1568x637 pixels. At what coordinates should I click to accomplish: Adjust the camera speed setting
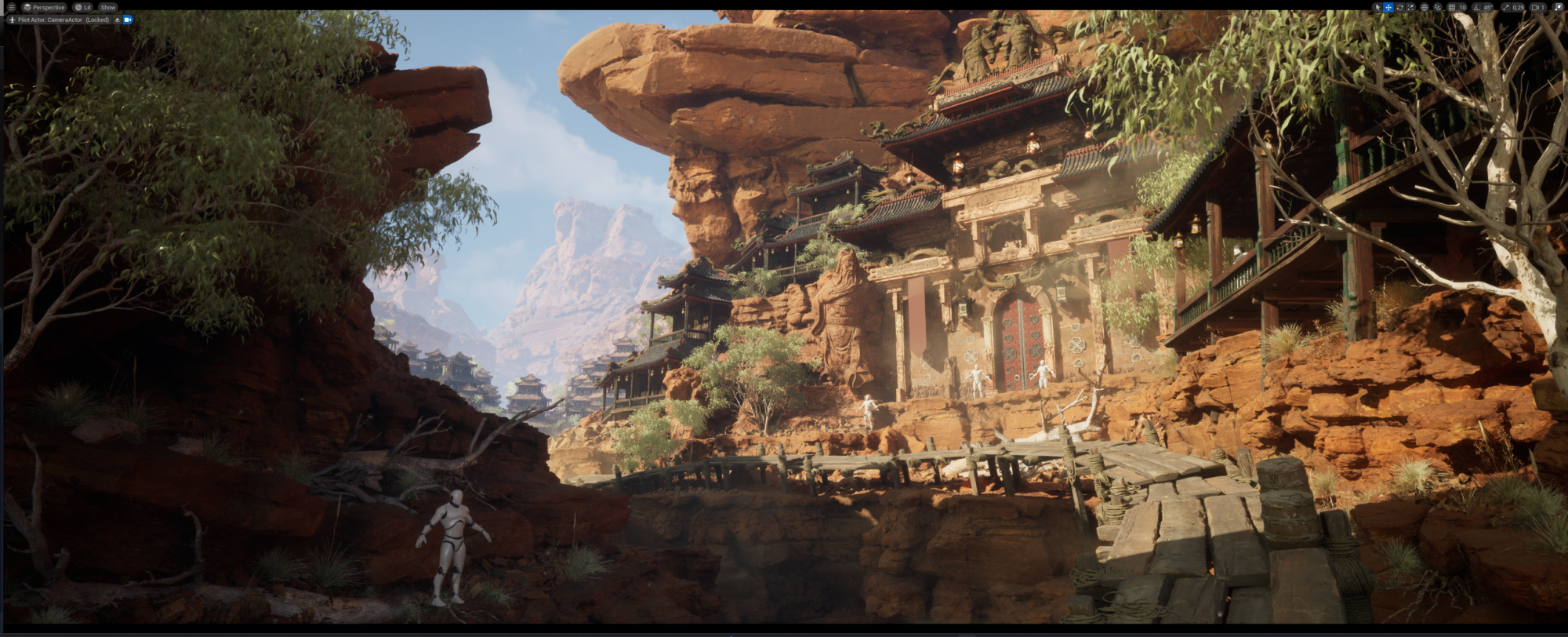[x=1538, y=7]
